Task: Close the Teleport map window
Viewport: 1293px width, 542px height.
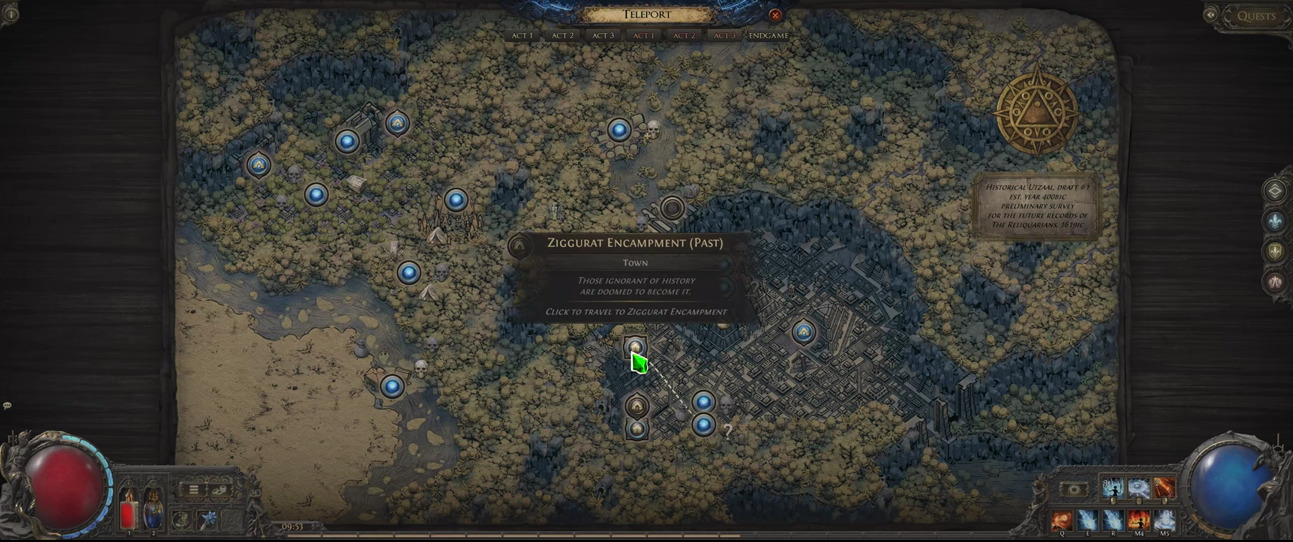Action: 775,15
